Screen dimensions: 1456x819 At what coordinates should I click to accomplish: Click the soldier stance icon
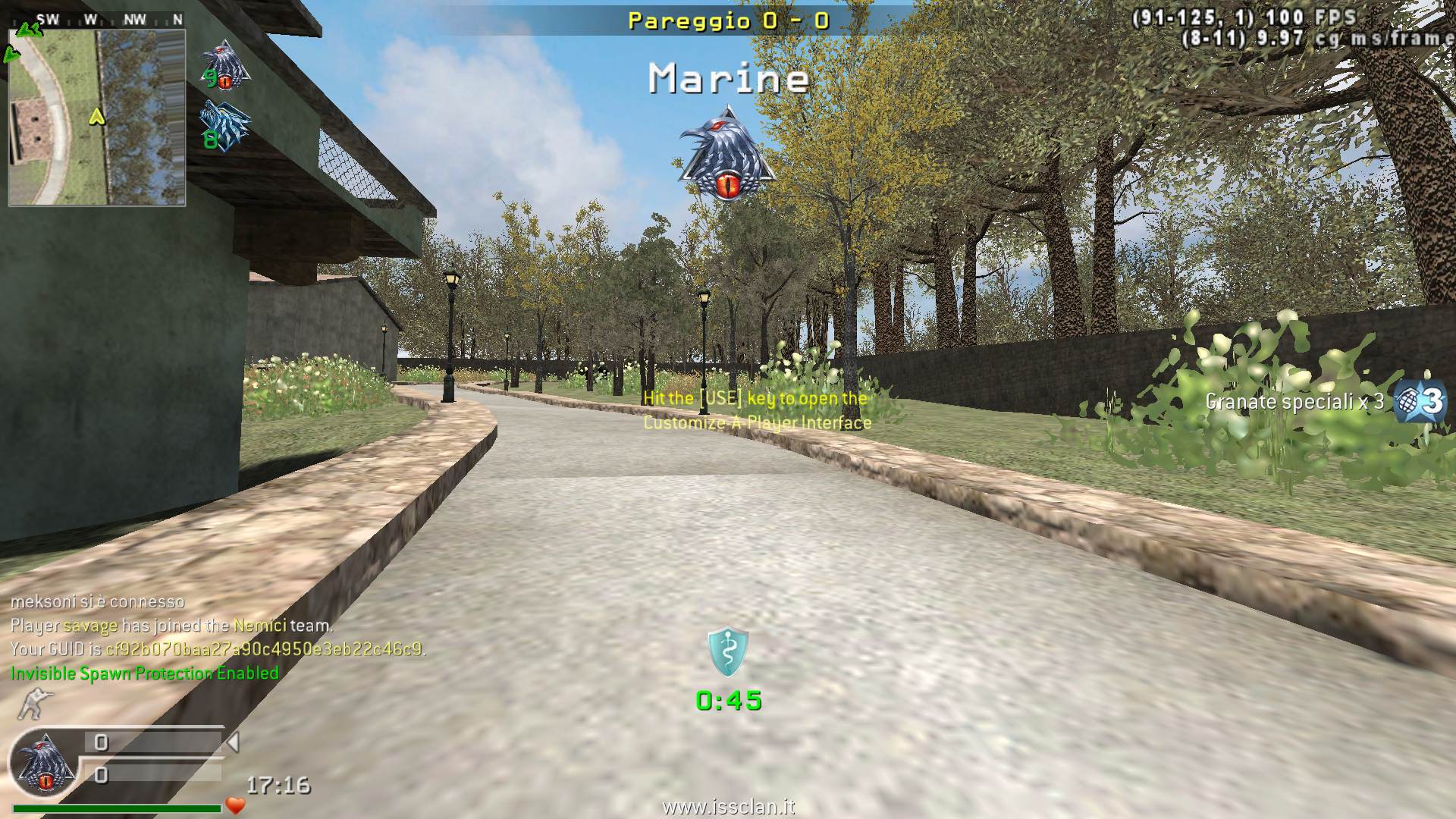[x=31, y=704]
